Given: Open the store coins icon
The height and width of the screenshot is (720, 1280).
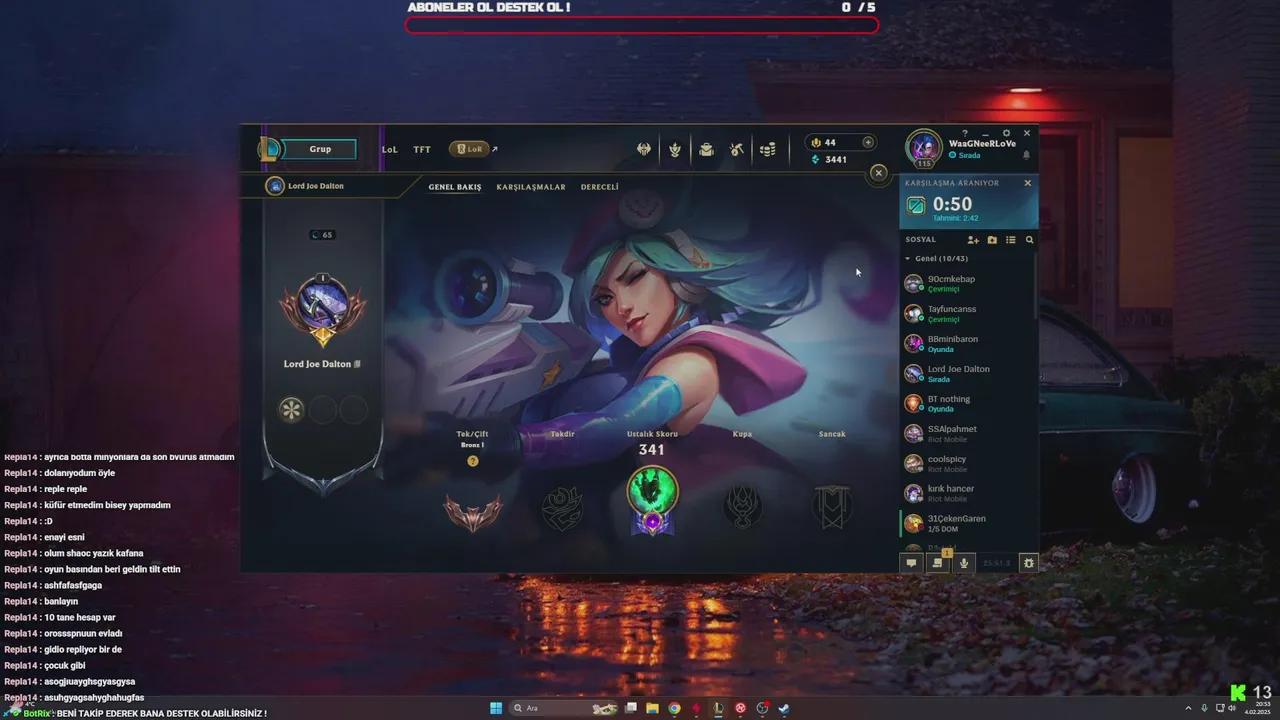Looking at the screenshot, I should coord(767,148).
